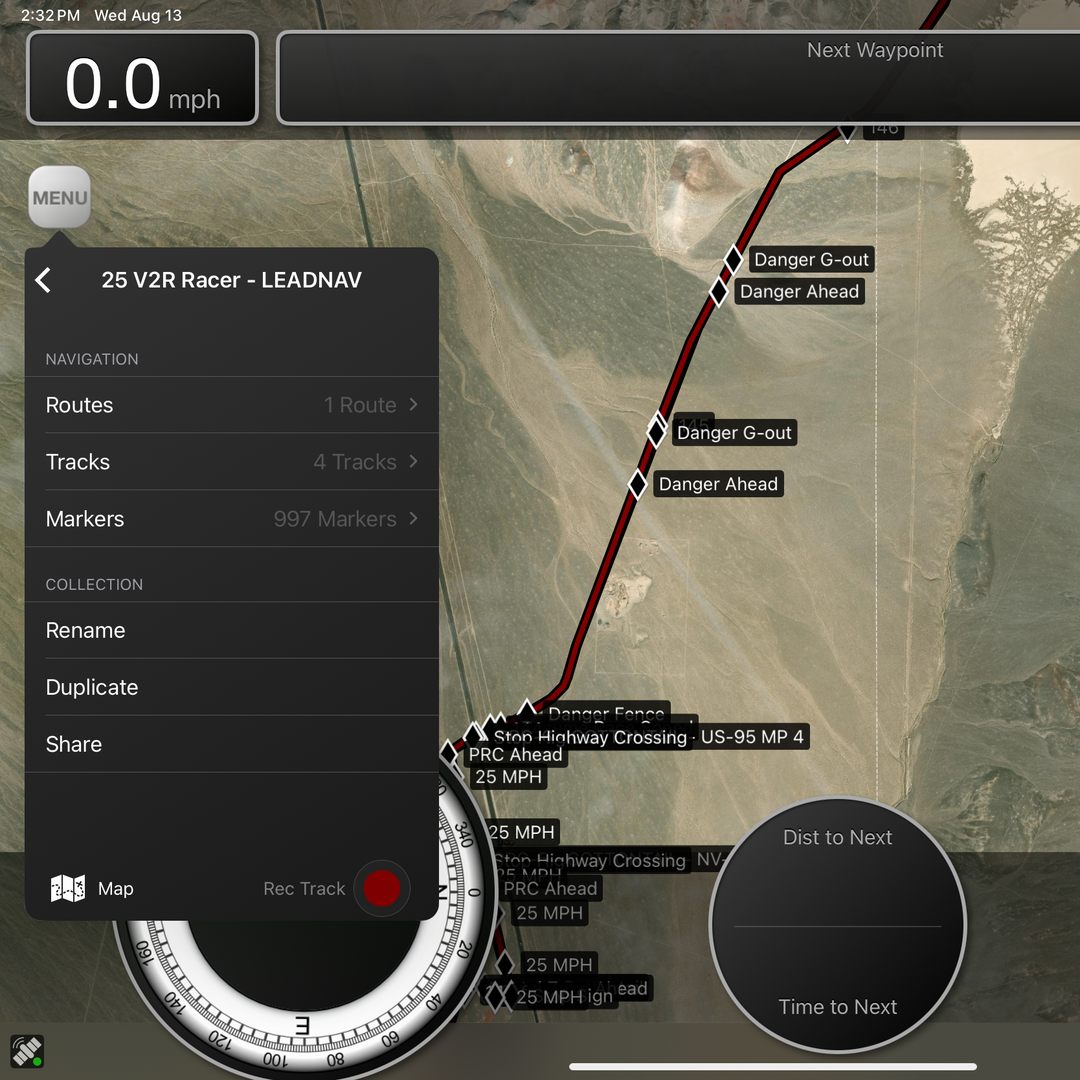Share the collection
1080x1080 pixels.
coord(231,745)
